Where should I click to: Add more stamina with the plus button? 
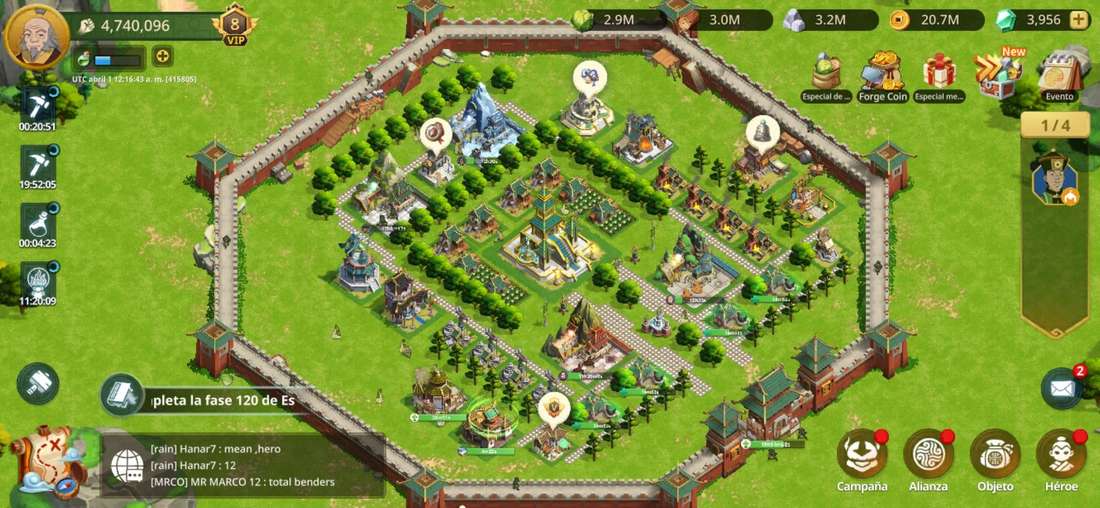pyautogui.click(x=161, y=57)
